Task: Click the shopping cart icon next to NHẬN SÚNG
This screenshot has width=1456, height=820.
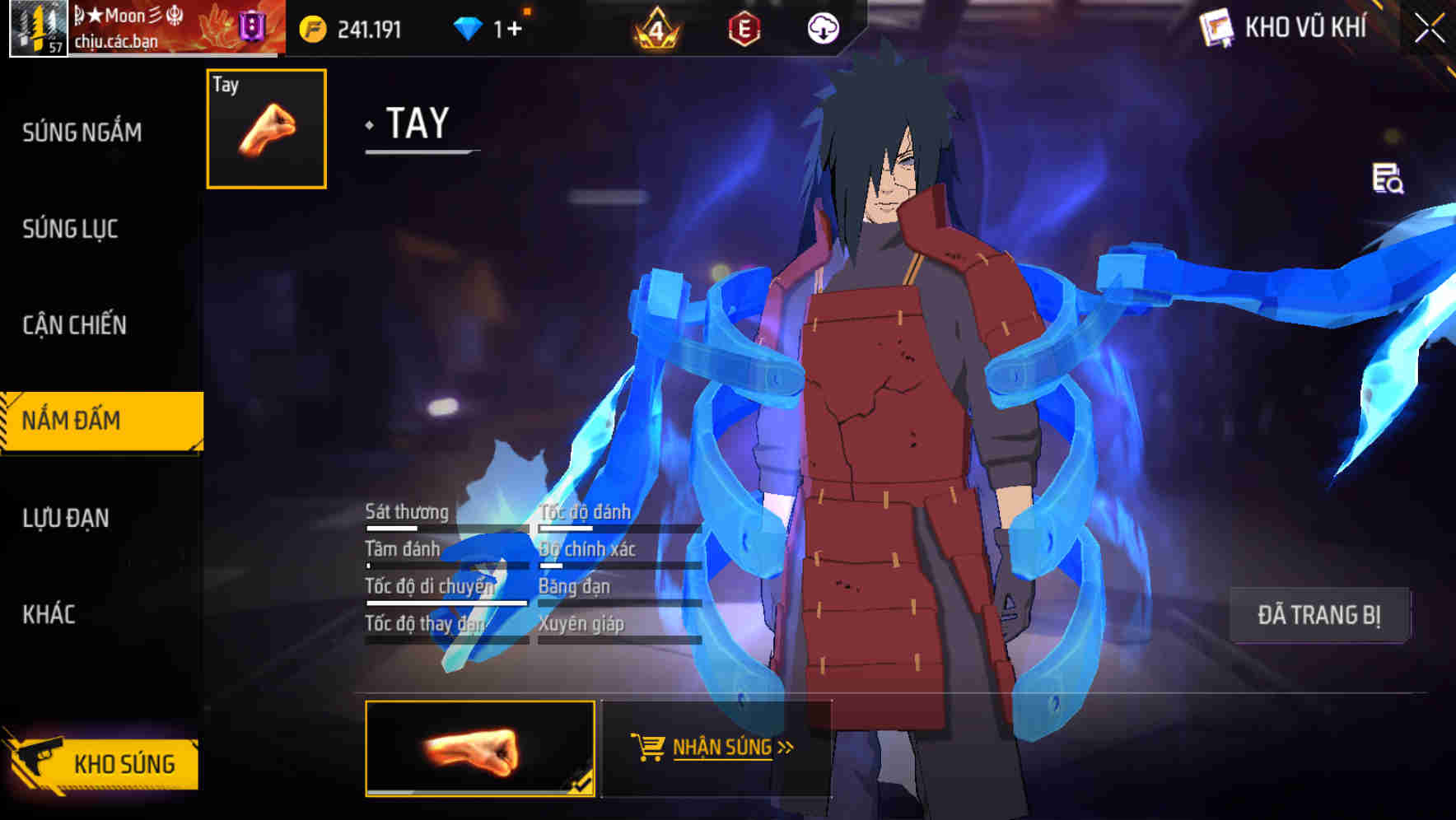Action: click(x=650, y=747)
